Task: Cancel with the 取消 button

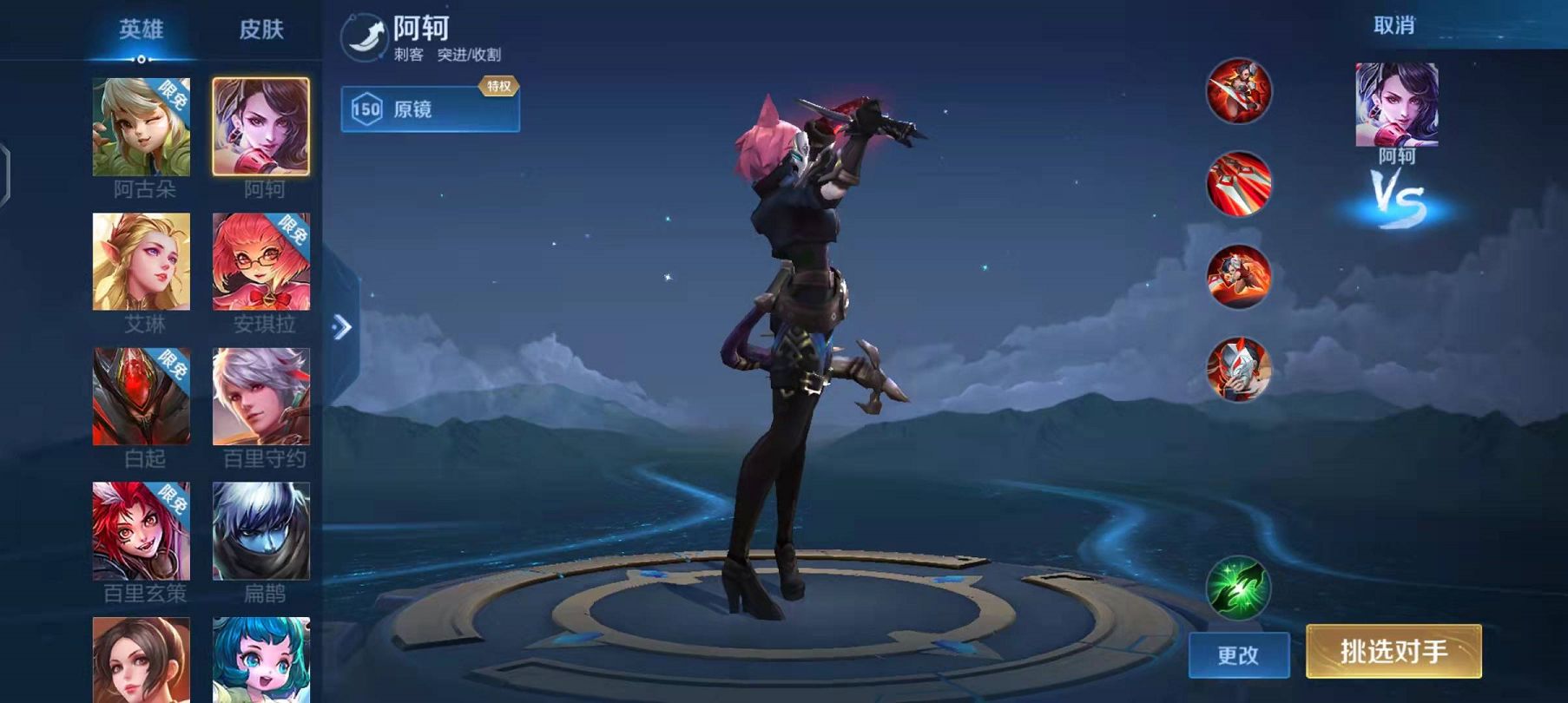Action: (1393, 26)
